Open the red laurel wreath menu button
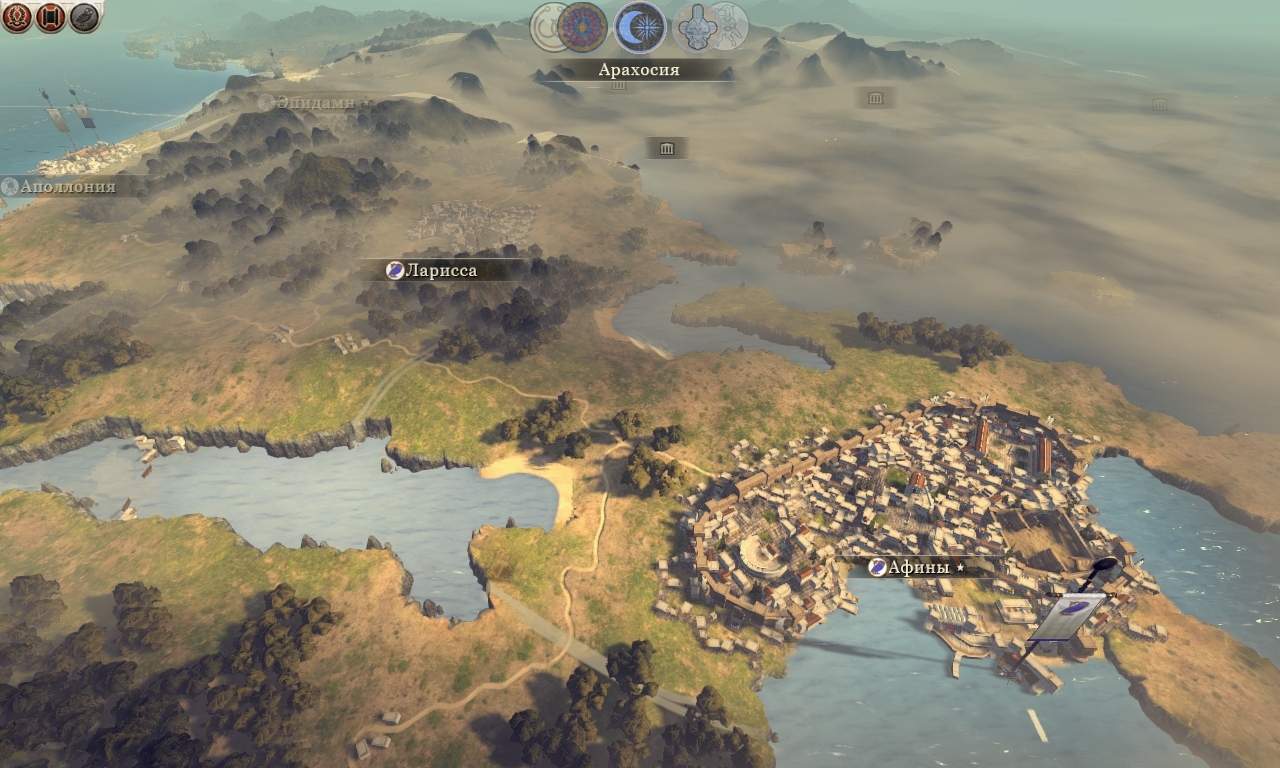Image resolution: width=1280 pixels, height=768 pixels. tap(16, 17)
